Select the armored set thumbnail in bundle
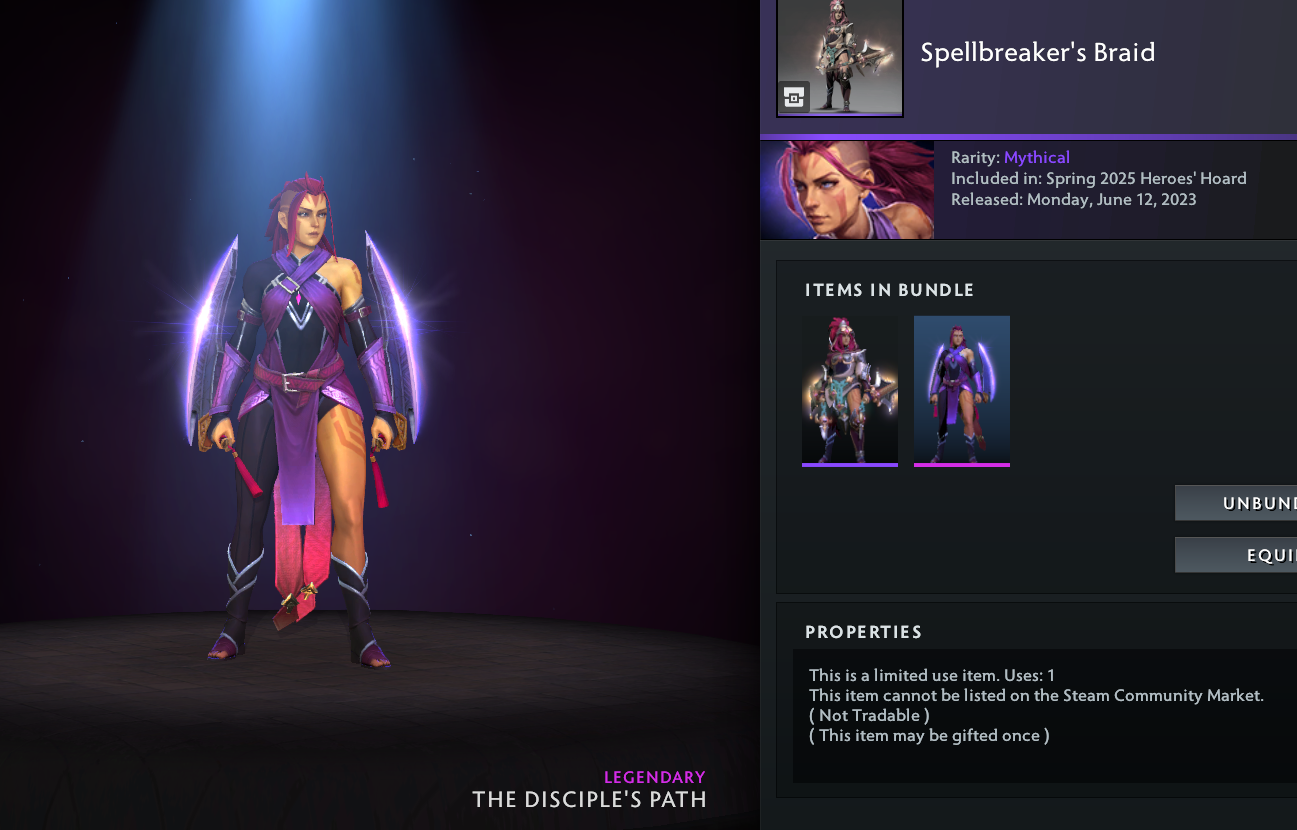 click(x=849, y=390)
